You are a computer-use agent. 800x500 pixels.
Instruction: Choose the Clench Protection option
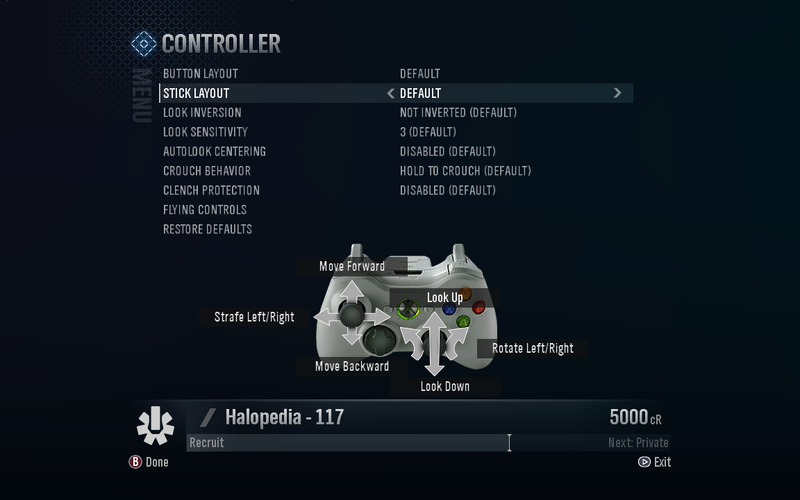pyautogui.click(x=211, y=190)
